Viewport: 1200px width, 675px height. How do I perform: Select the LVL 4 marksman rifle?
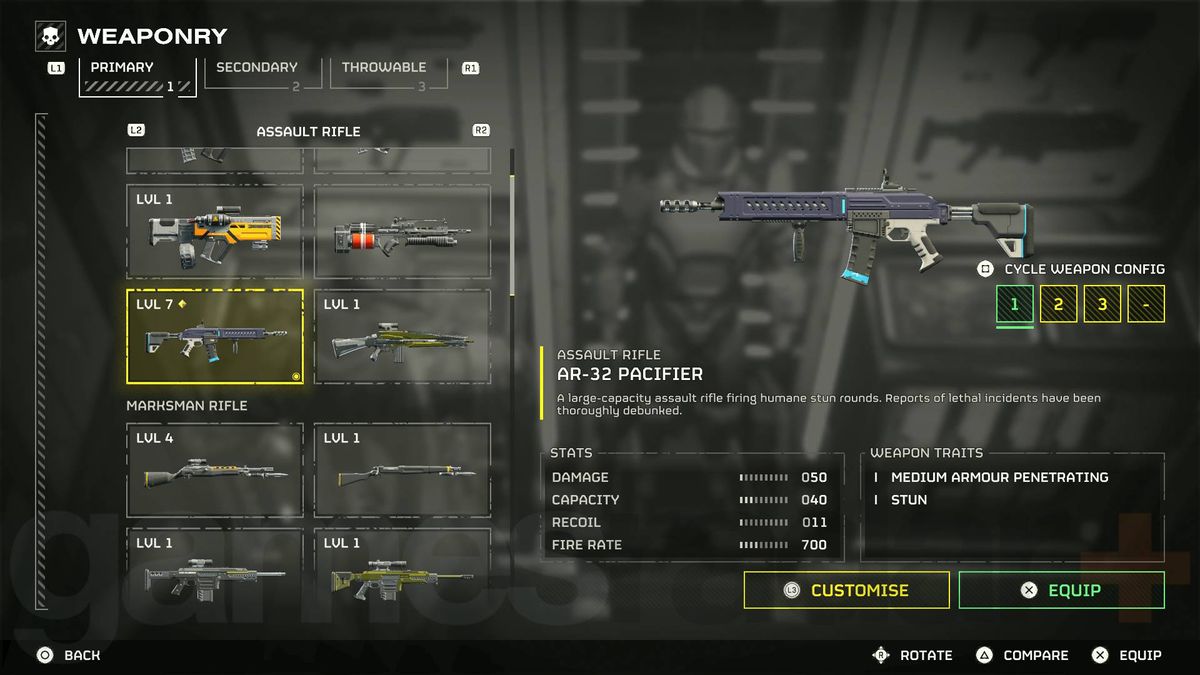(x=215, y=470)
